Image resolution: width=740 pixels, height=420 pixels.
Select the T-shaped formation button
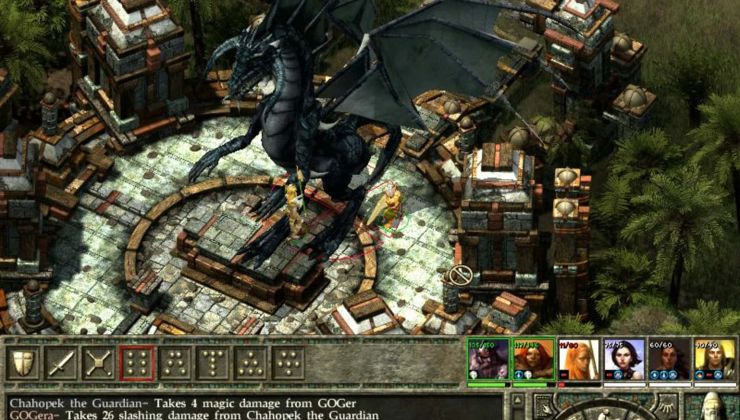213,364
